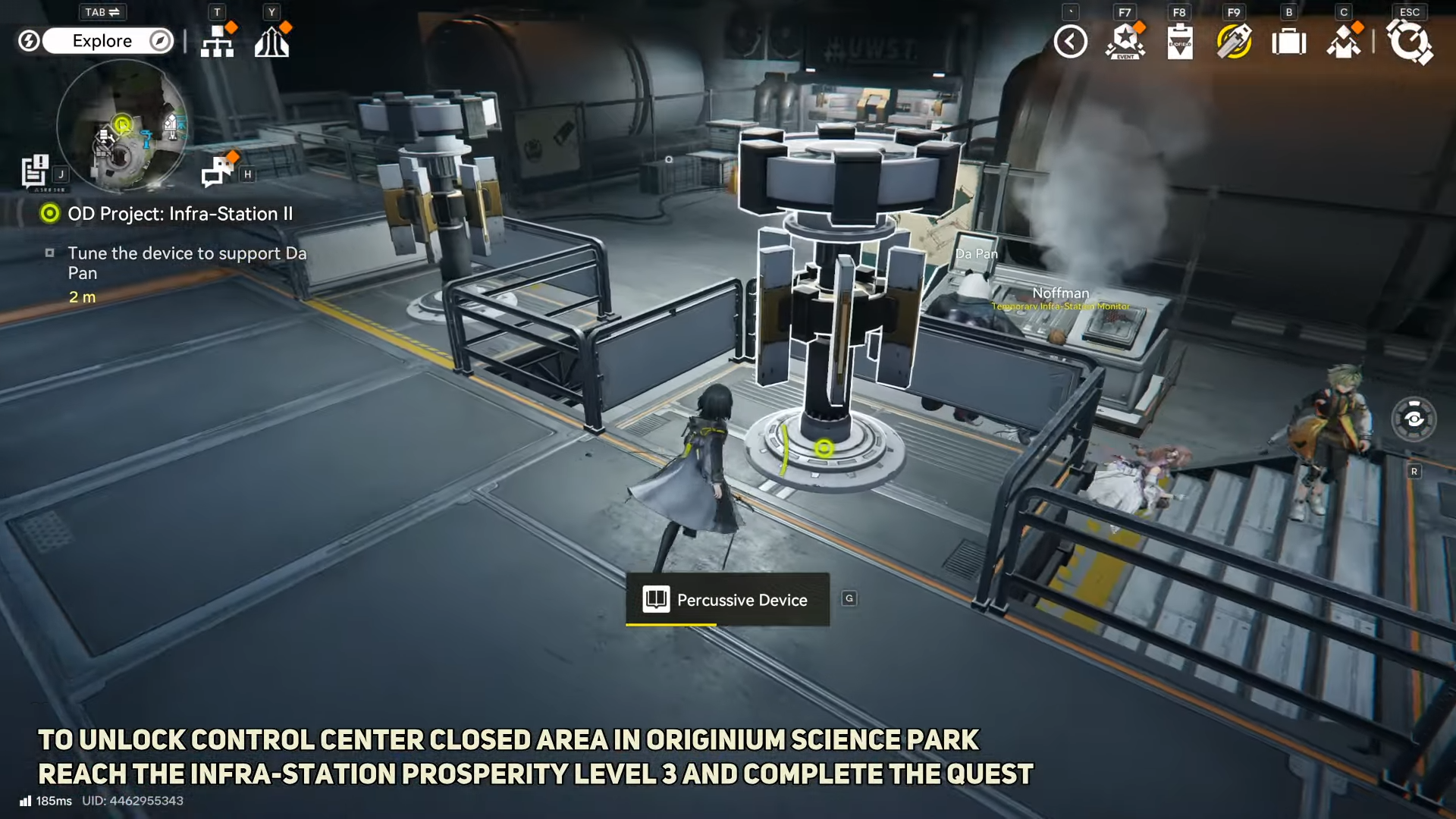The height and width of the screenshot is (819, 1456).
Task: Open the clipboard missions icon
Action: [1180, 42]
